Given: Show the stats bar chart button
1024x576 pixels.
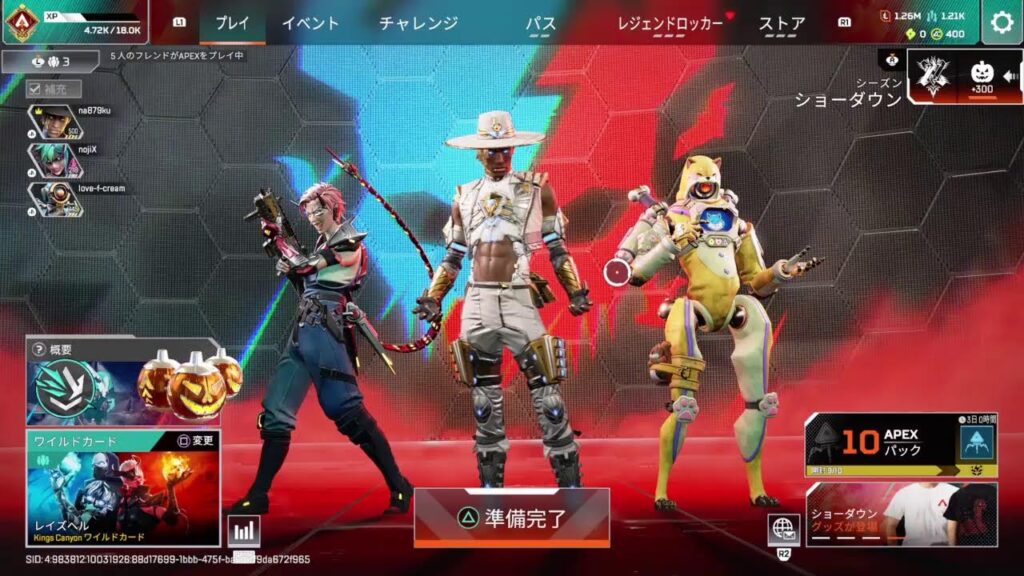Looking at the screenshot, I should (243, 531).
